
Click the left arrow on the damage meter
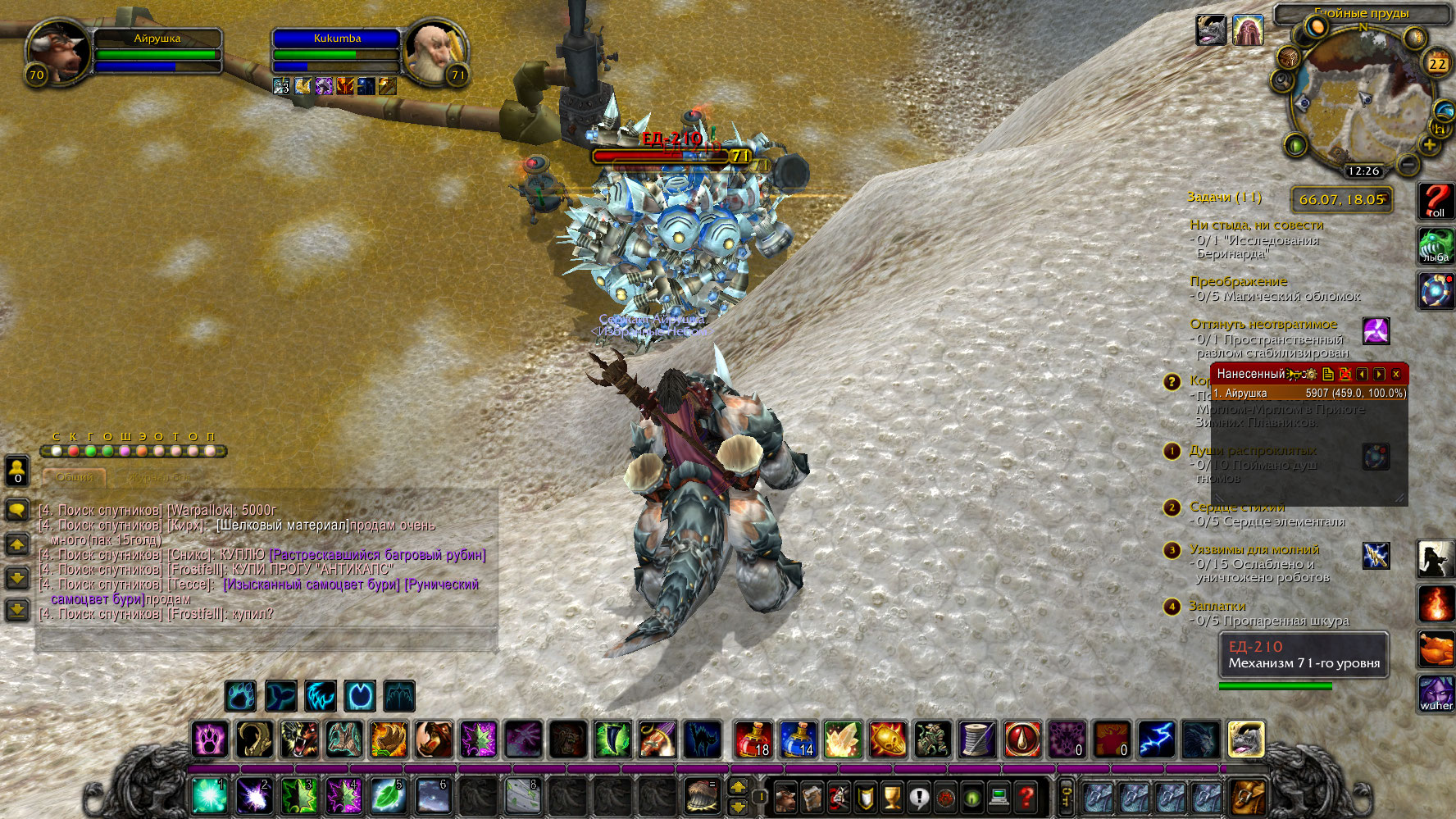(x=1362, y=375)
